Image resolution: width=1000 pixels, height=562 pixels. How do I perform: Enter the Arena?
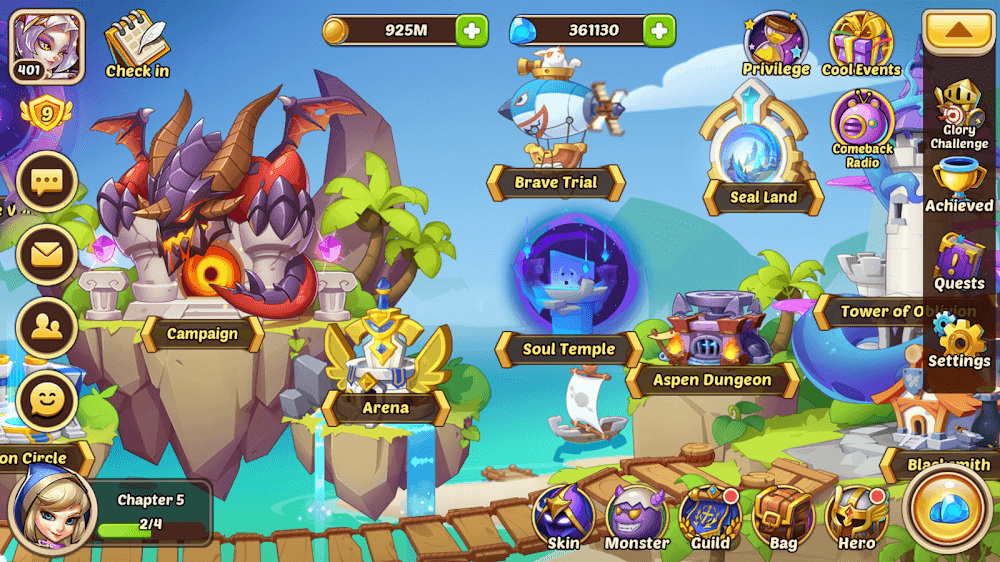click(x=385, y=407)
